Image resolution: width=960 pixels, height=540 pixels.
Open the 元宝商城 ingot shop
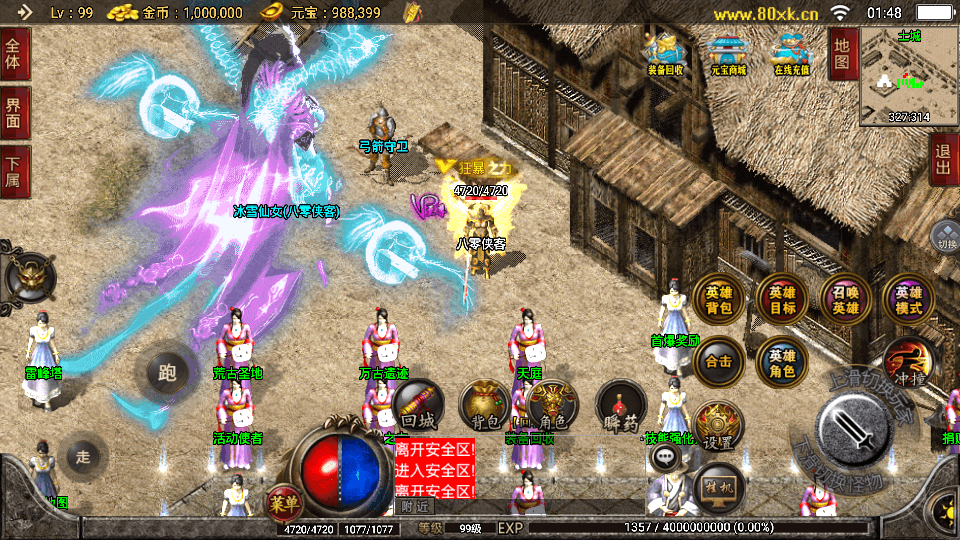point(728,53)
